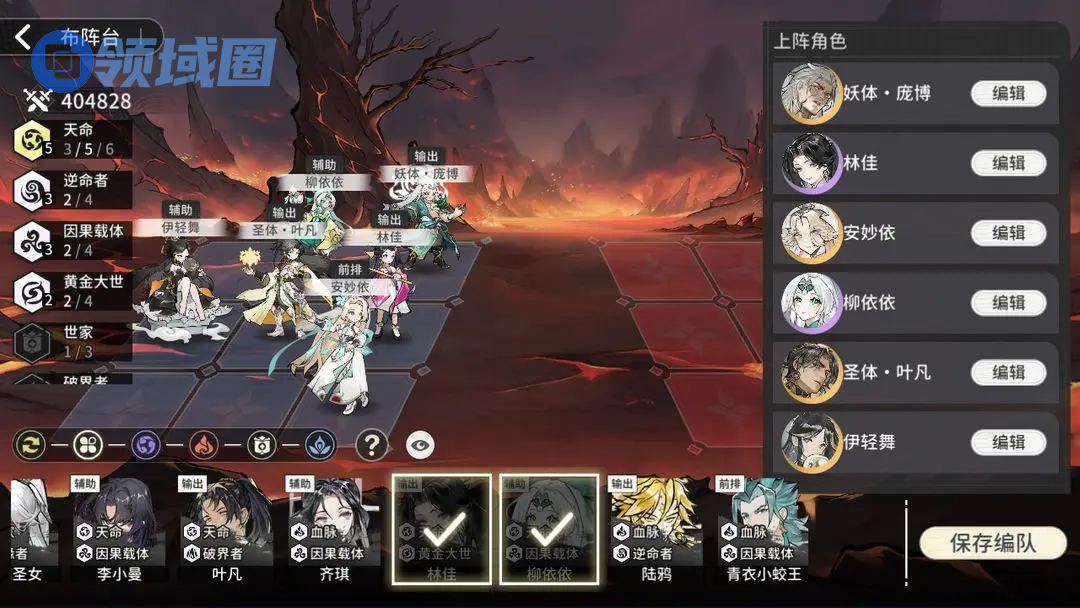Deselect the checked 林佳 card
Screen dimensions: 1080x608
point(441,529)
